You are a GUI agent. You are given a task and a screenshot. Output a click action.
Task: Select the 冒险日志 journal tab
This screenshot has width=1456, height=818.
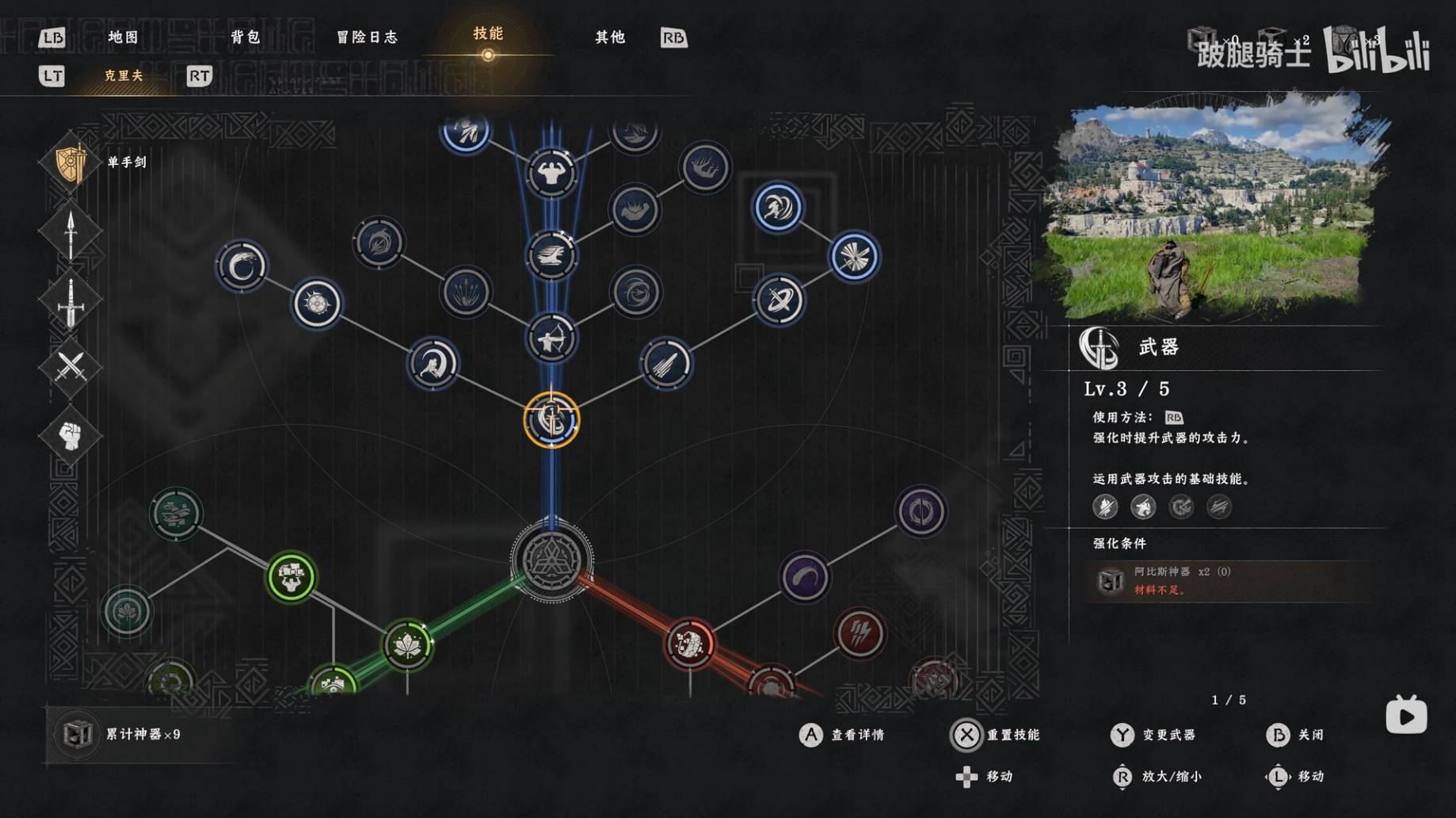(367, 37)
